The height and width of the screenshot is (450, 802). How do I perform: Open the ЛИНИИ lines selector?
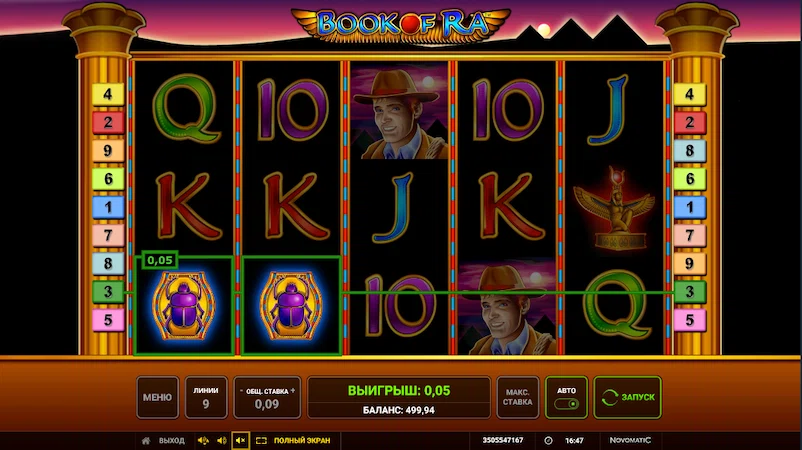[205, 397]
